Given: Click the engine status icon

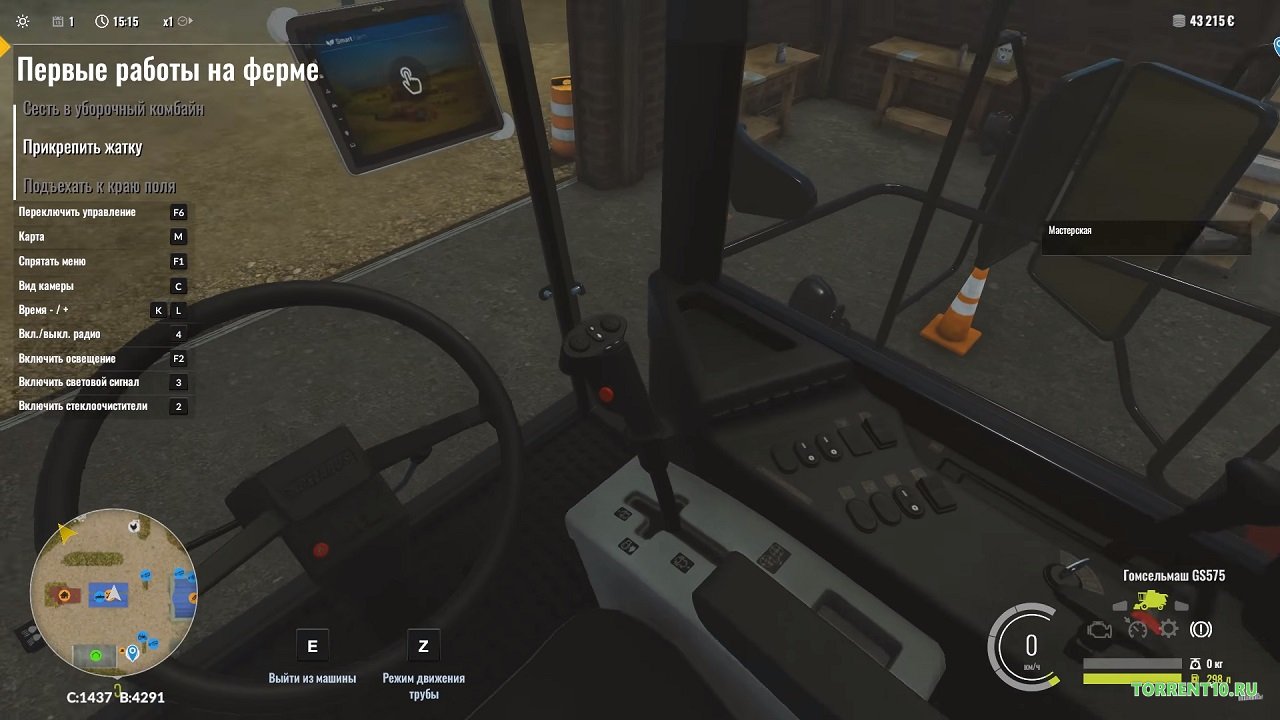Looking at the screenshot, I should [x=1099, y=630].
